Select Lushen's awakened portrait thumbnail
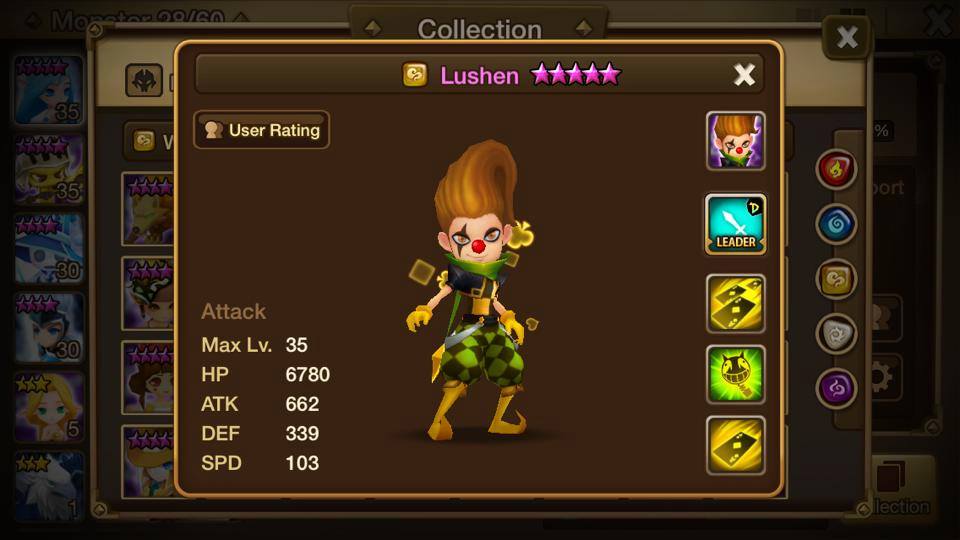960x540 pixels. (736, 141)
